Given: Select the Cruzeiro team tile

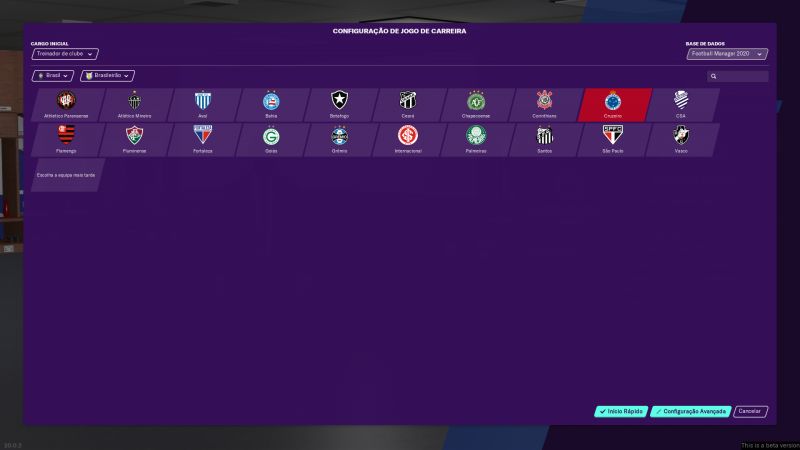Looking at the screenshot, I should tap(613, 104).
